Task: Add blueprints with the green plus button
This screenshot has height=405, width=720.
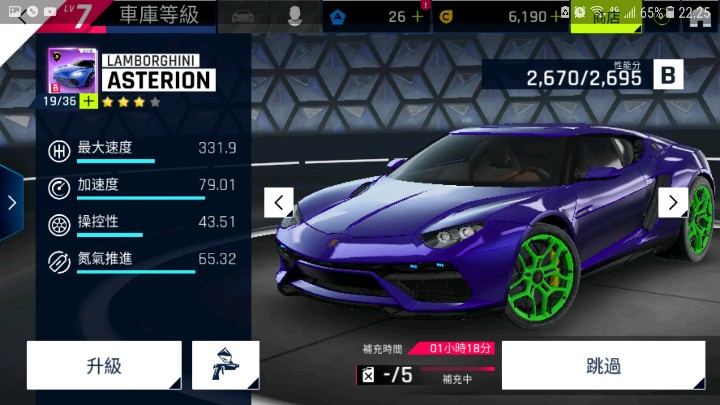Action: pyautogui.click(x=89, y=101)
